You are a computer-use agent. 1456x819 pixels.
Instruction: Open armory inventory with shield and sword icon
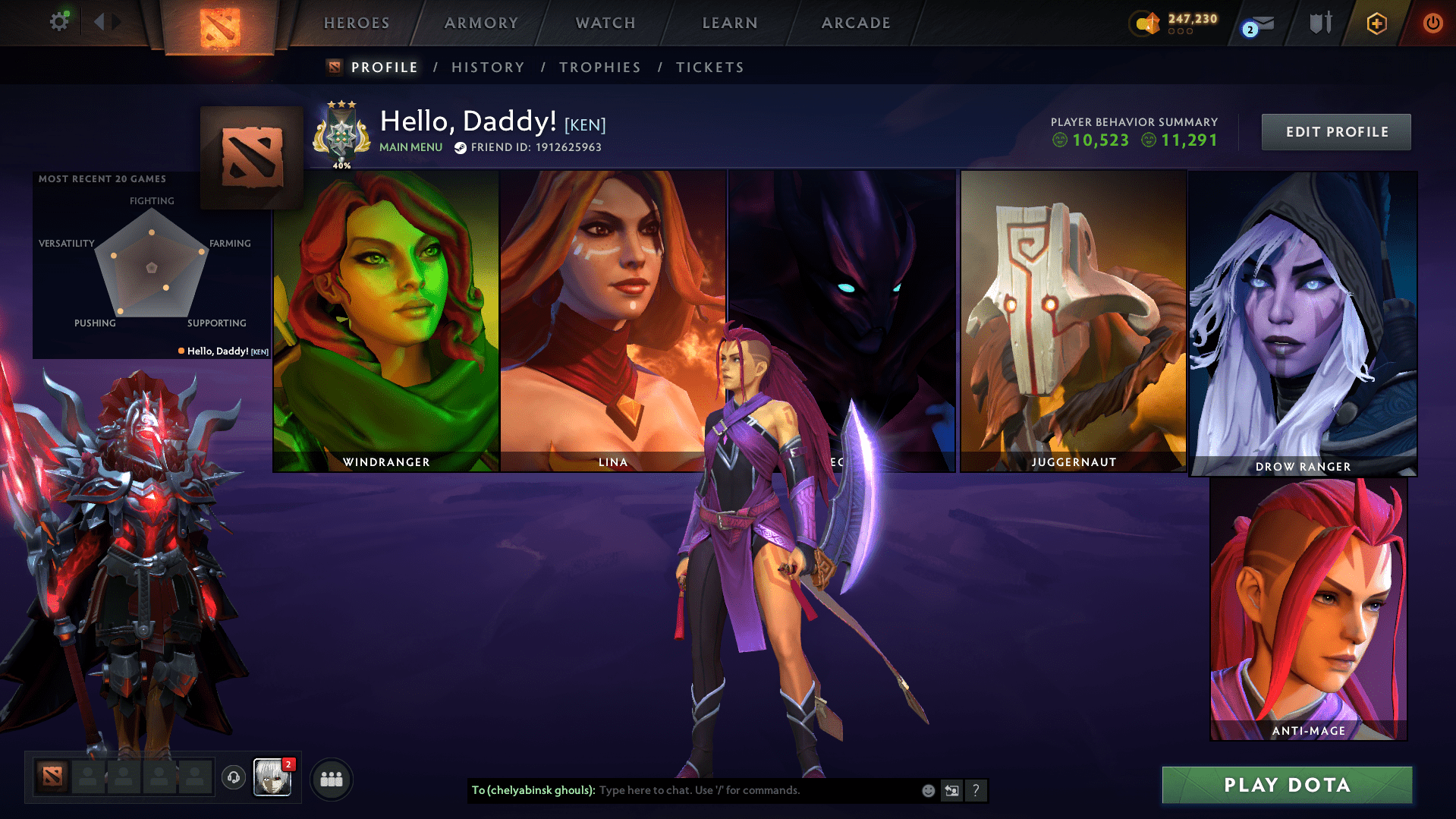[1319, 23]
